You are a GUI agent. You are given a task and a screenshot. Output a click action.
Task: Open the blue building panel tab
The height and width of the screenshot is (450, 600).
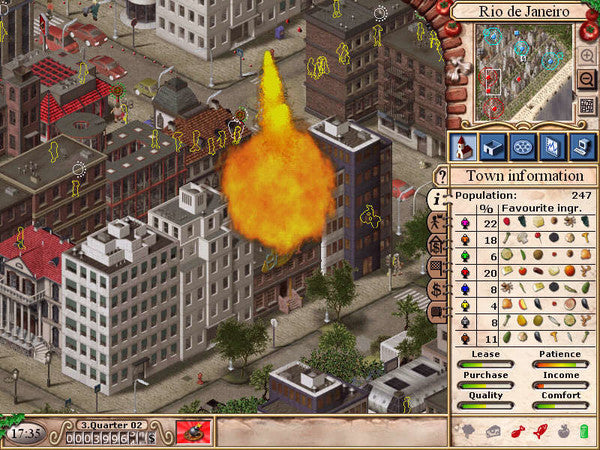(x=493, y=146)
